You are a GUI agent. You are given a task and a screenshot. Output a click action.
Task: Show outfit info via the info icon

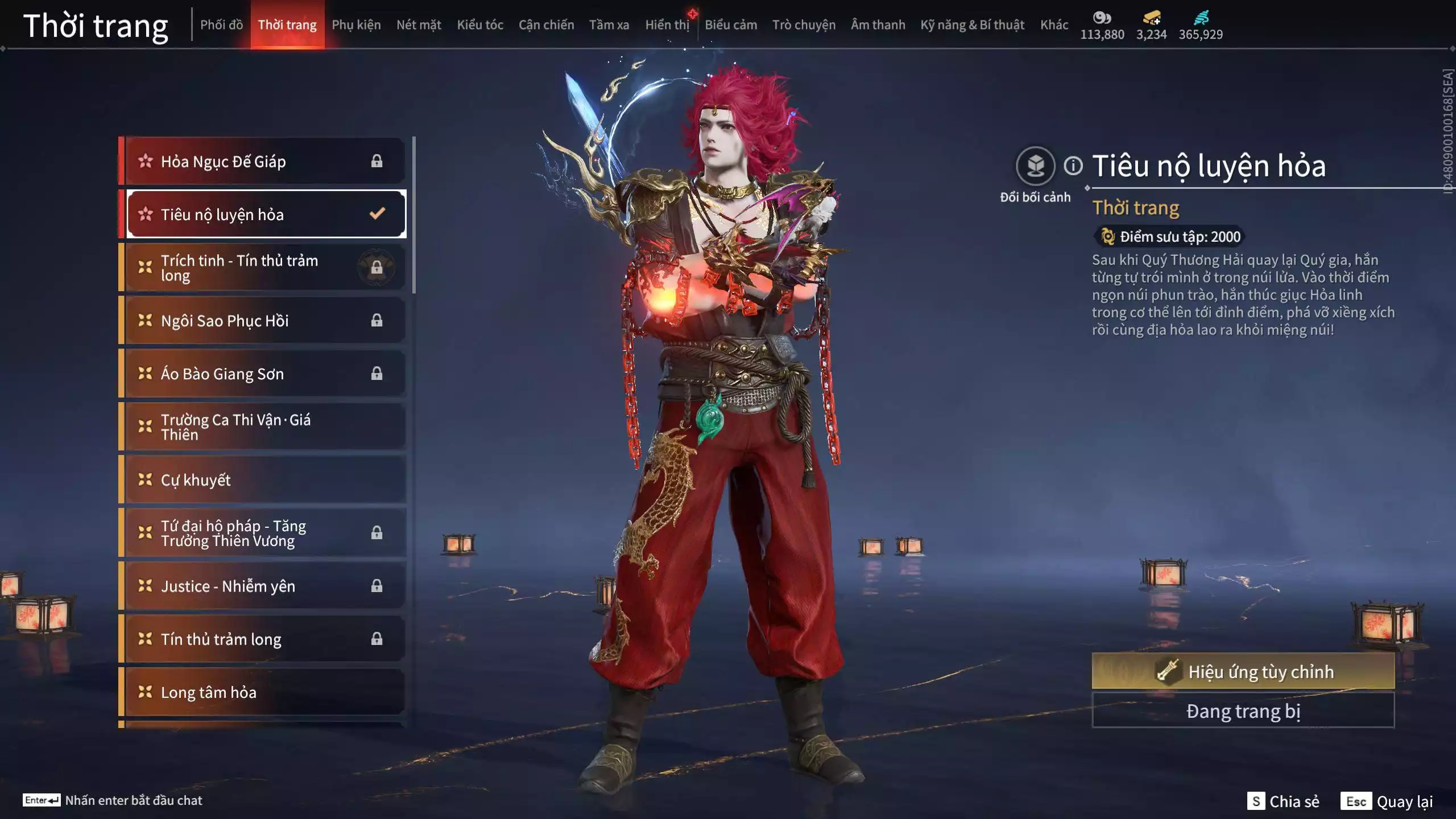click(x=1073, y=166)
